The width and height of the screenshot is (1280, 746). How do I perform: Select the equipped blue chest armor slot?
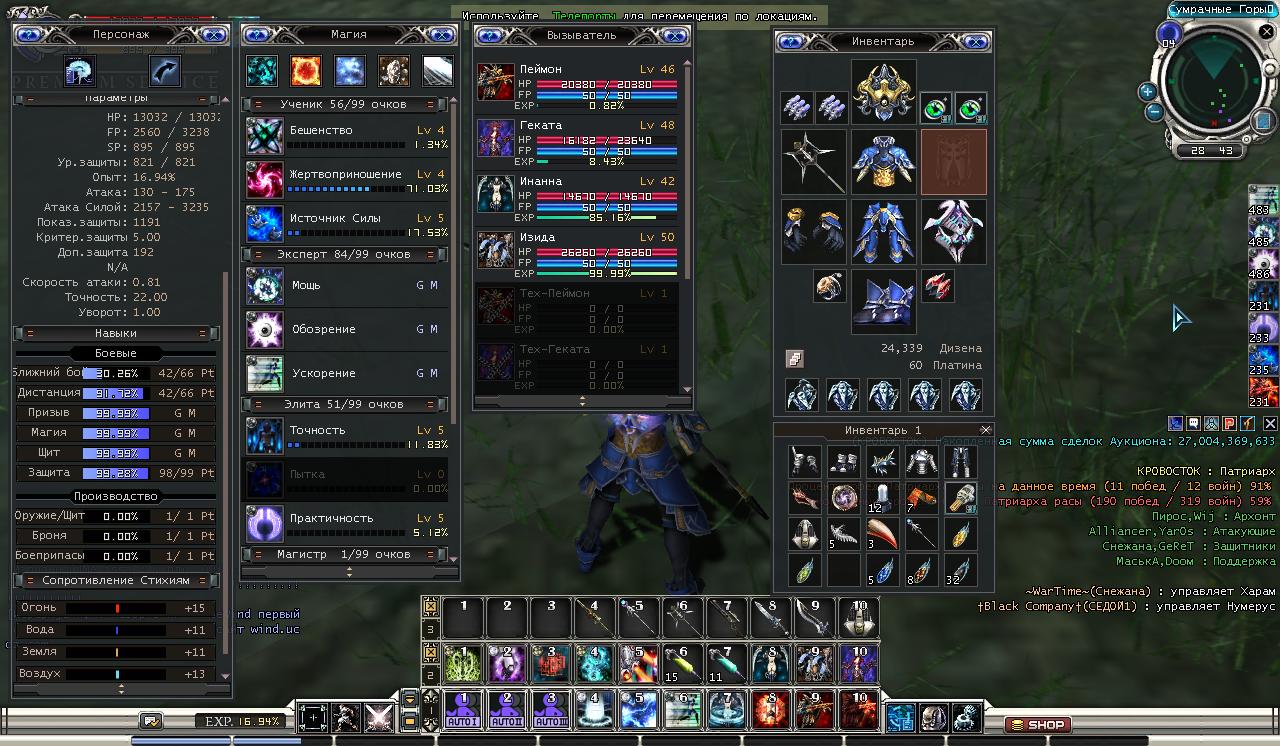883,162
